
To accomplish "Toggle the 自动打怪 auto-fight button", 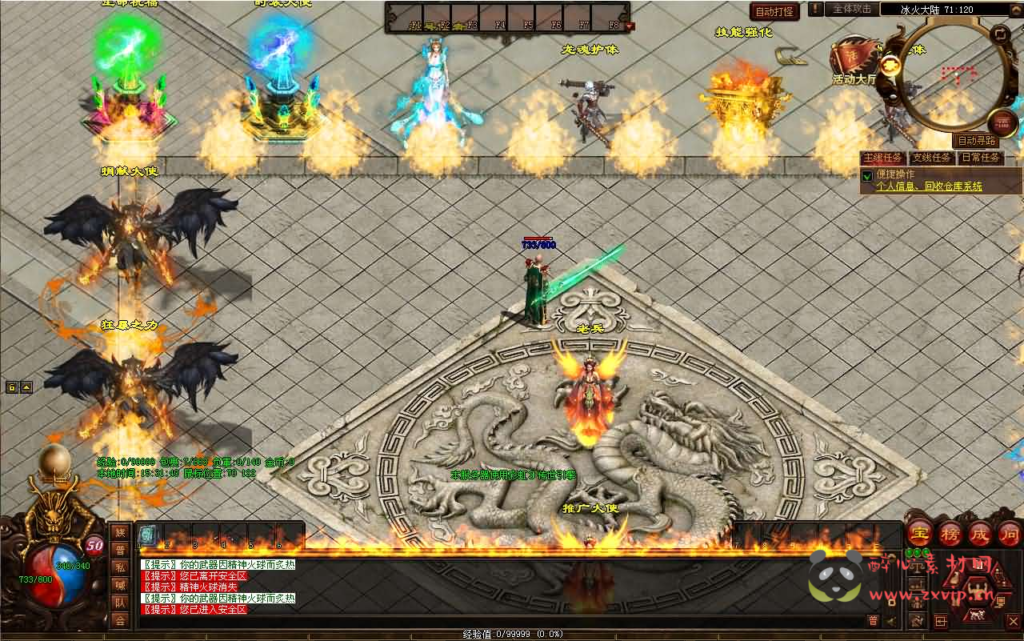I will pyautogui.click(x=775, y=11).
